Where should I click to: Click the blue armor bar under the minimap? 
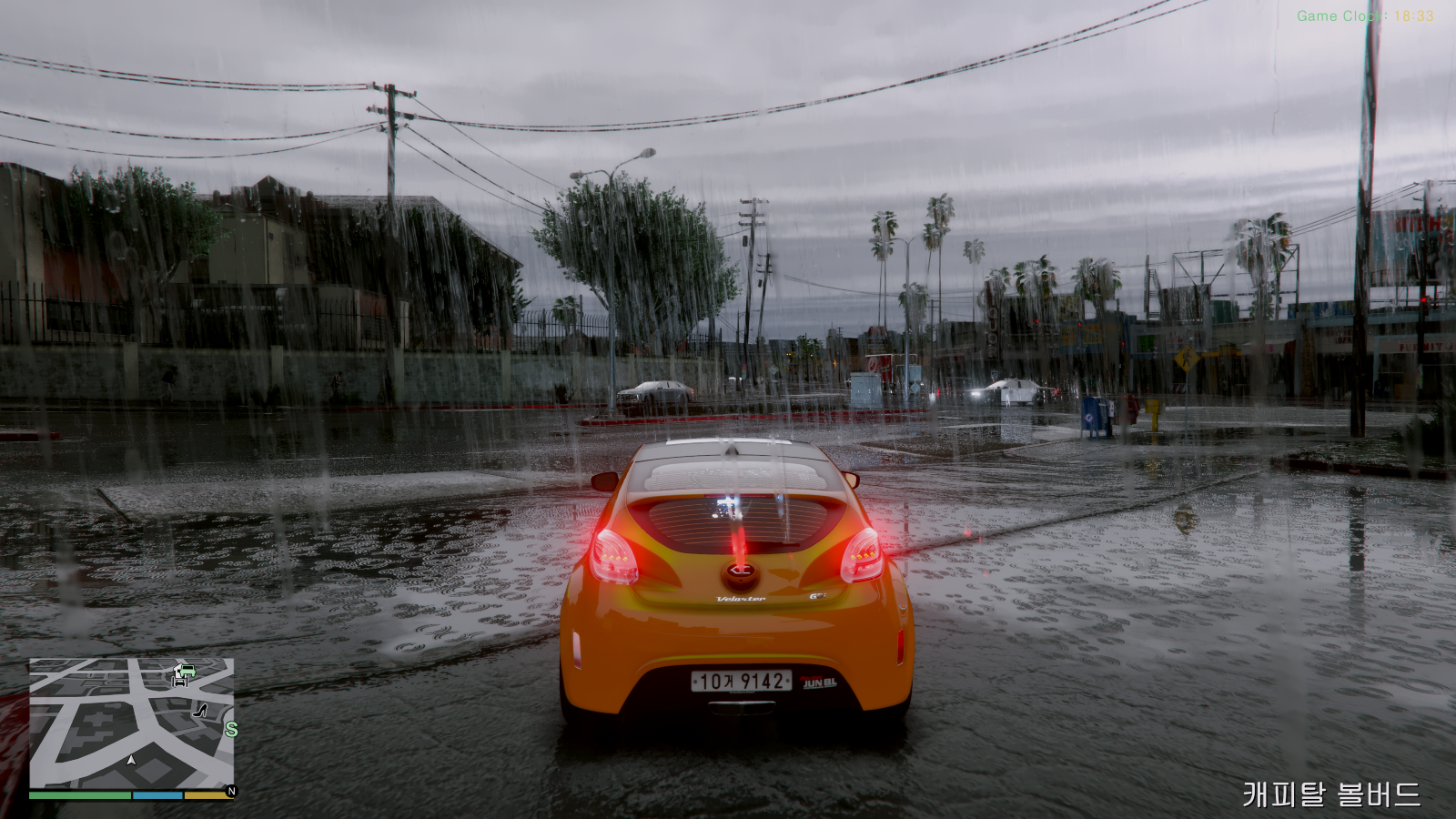click(157, 794)
